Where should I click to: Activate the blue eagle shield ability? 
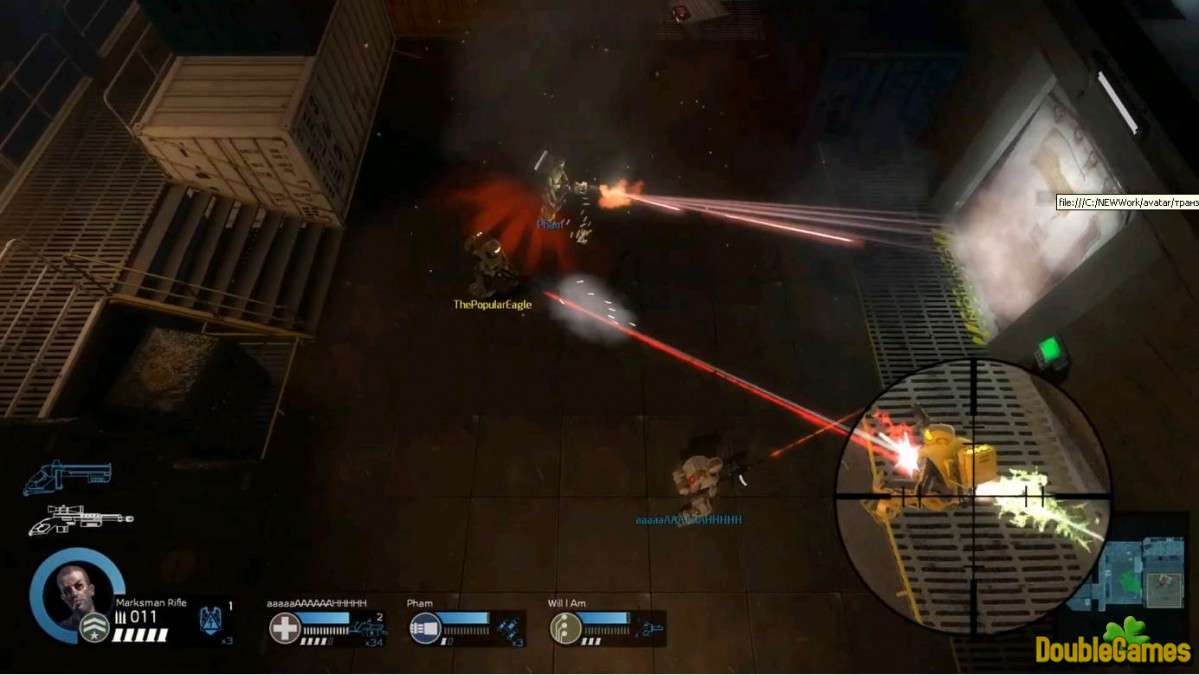coord(212,618)
